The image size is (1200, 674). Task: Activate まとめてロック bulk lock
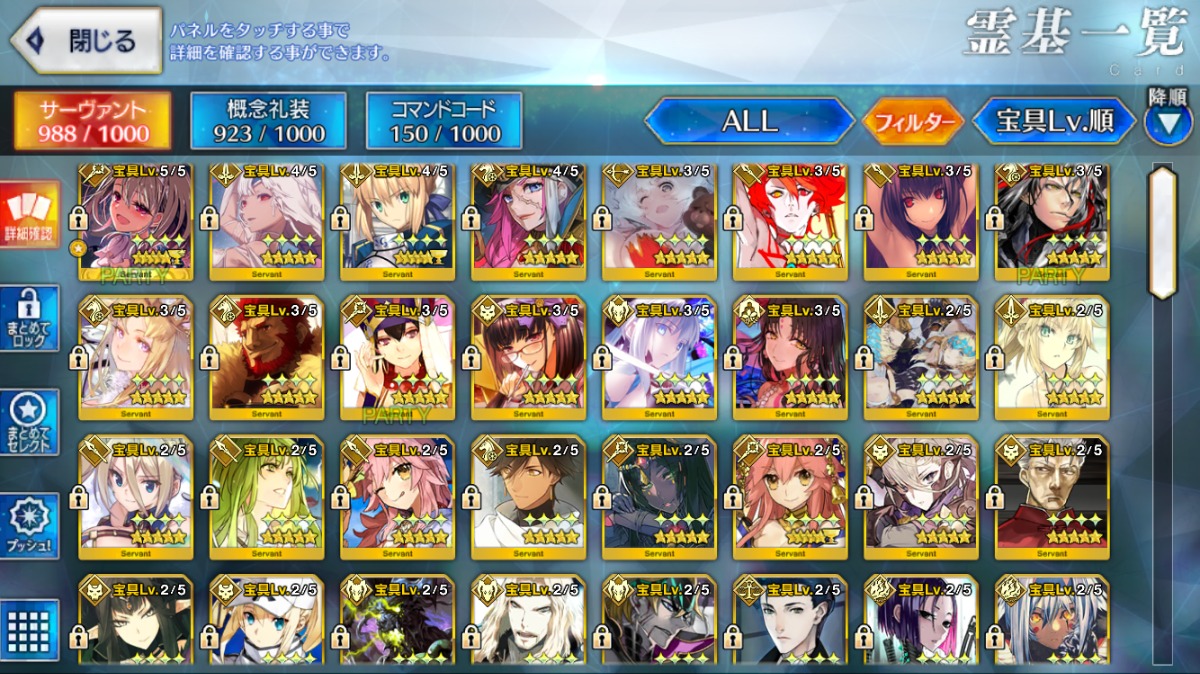(x=29, y=319)
